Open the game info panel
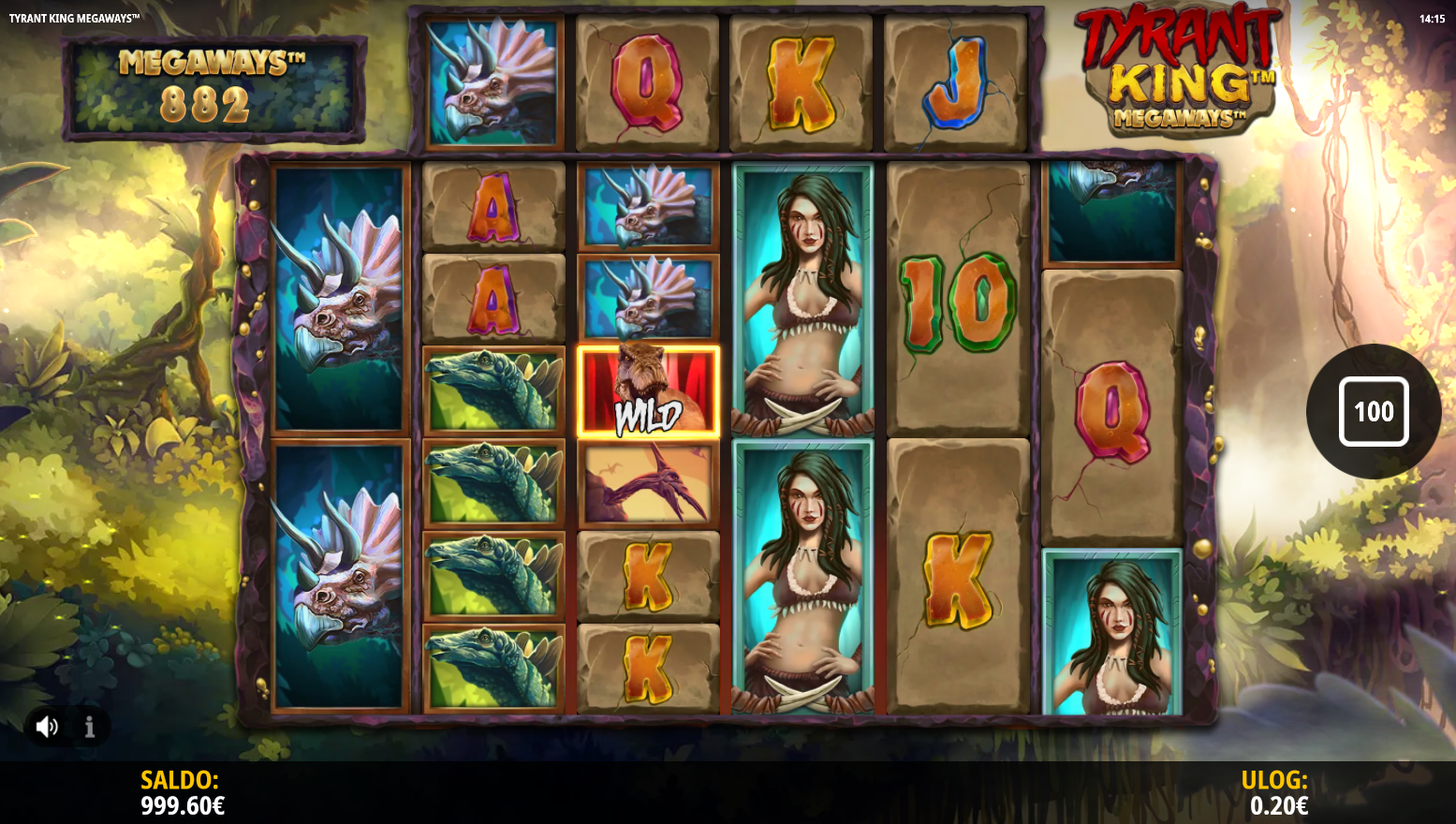Viewport: 1456px width, 824px height. coord(90,727)
